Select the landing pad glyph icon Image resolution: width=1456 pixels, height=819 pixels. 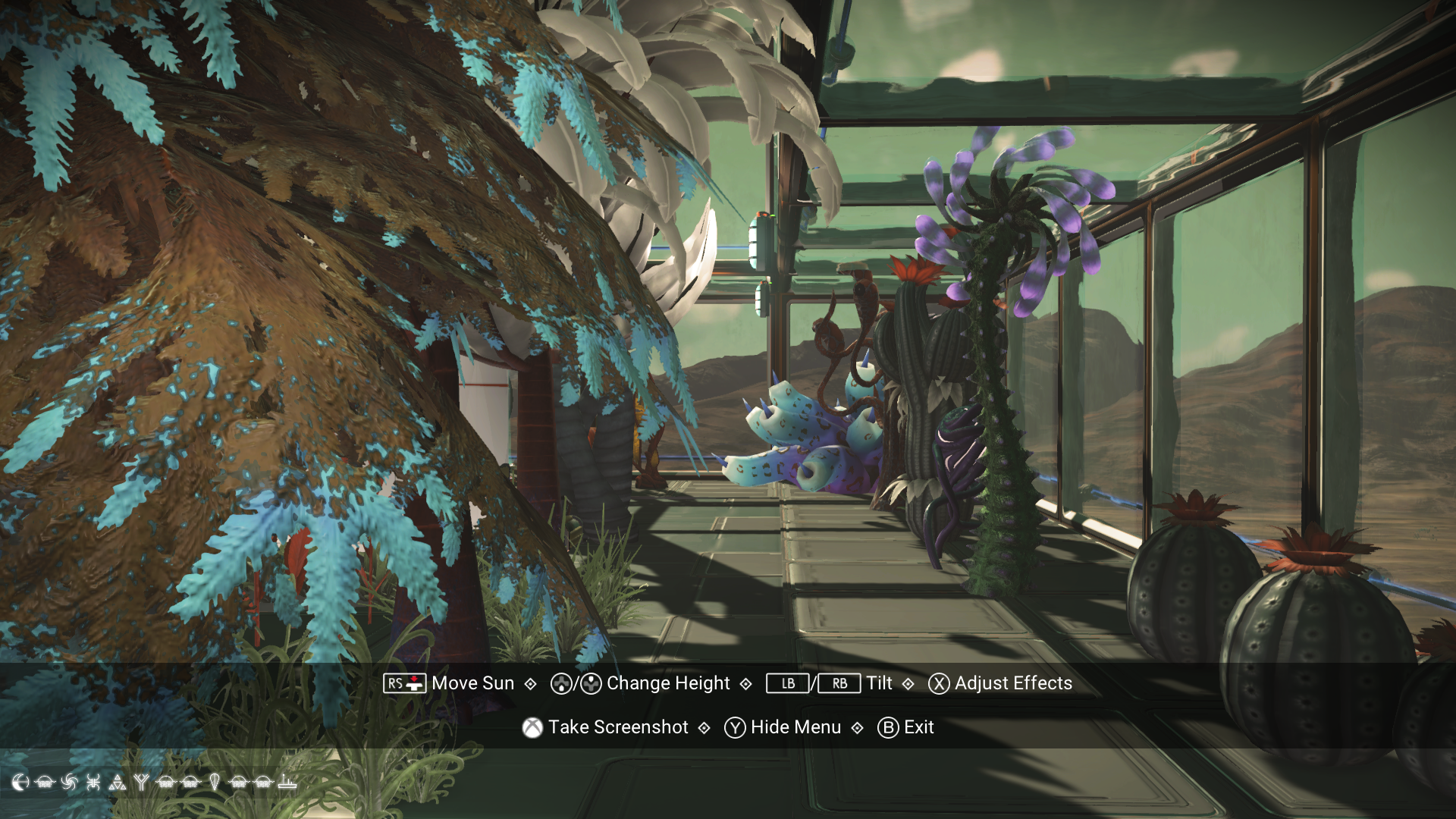coord(289,782)
